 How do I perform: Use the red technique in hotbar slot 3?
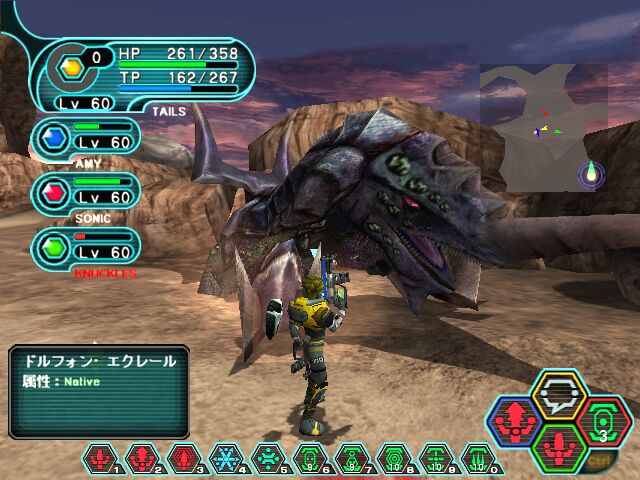[182, 459]
